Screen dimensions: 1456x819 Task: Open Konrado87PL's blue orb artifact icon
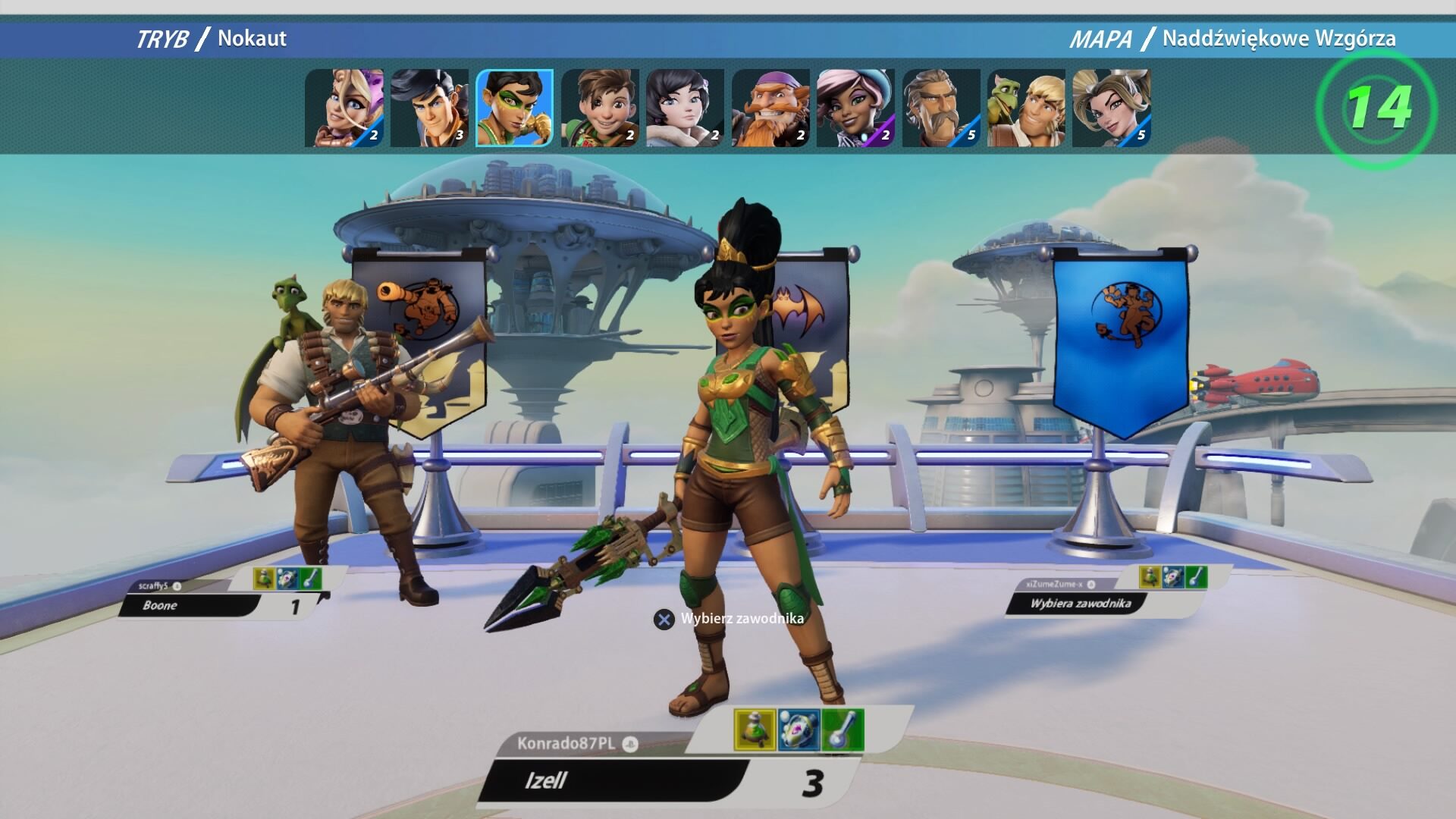pos(799,730)
